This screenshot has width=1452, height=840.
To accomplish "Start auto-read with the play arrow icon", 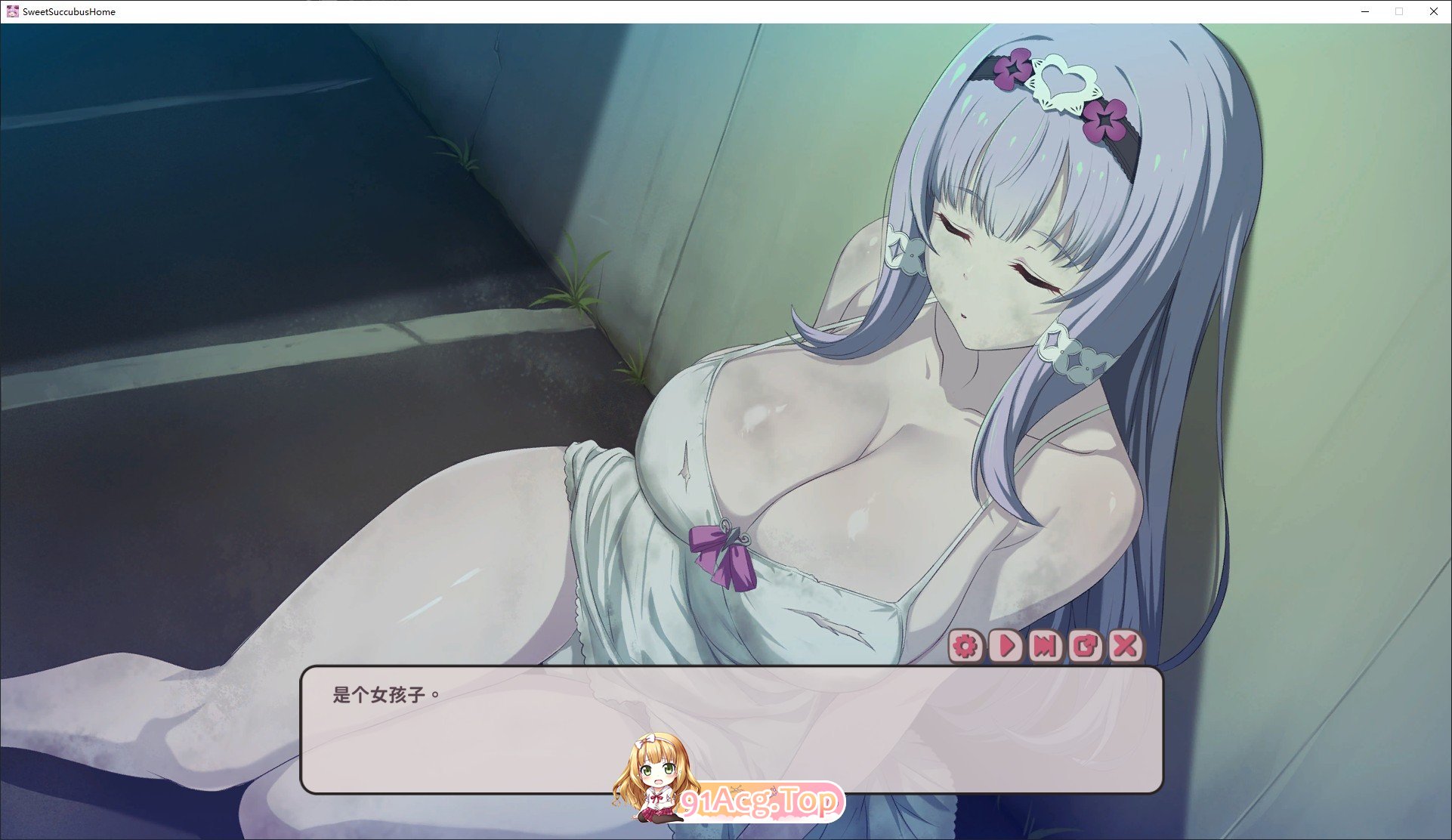I will (x=1005, y=647).
